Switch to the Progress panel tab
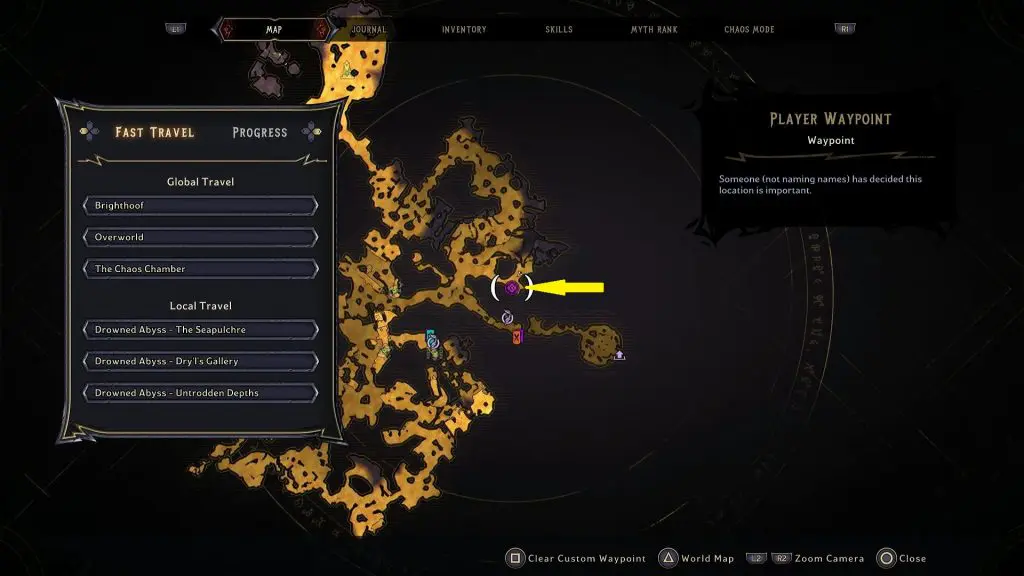 point(259,132)
